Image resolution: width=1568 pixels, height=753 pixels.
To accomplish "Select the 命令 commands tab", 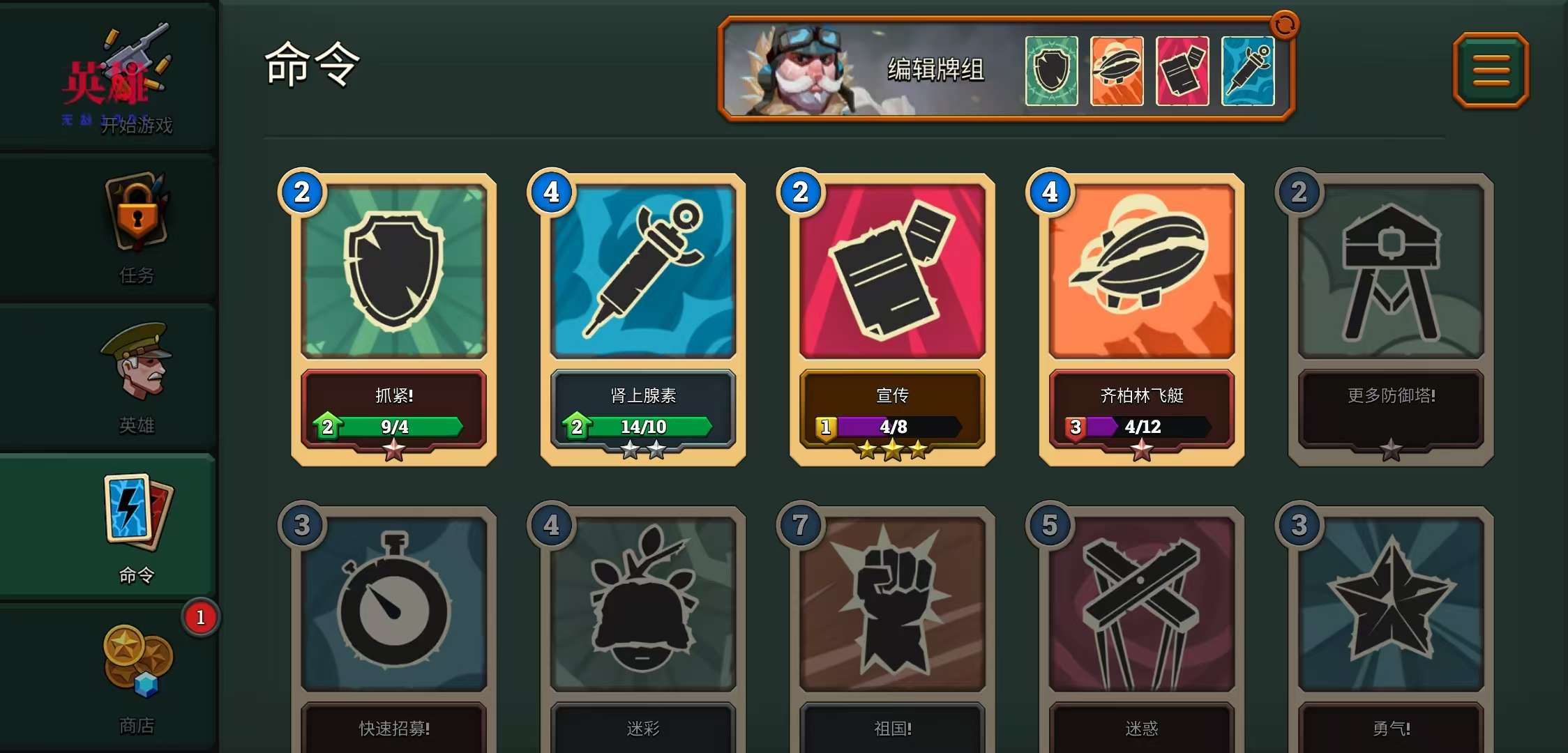I will click(x=137, y=528).
